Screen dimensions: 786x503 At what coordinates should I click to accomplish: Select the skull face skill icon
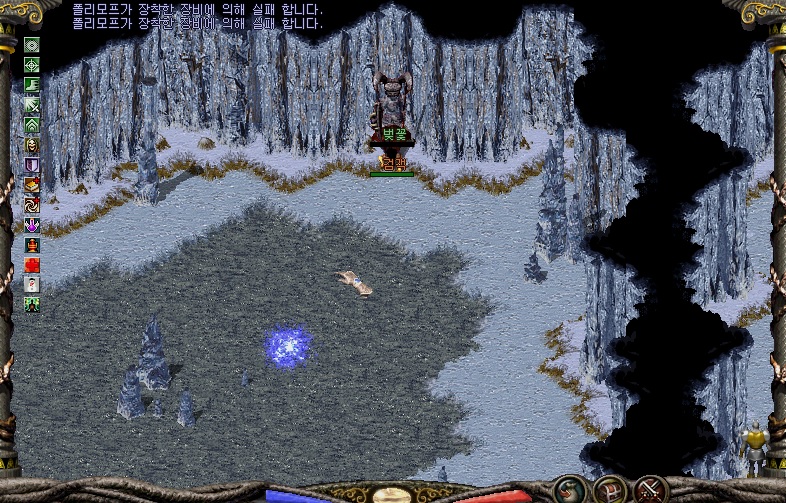[32, 145]
